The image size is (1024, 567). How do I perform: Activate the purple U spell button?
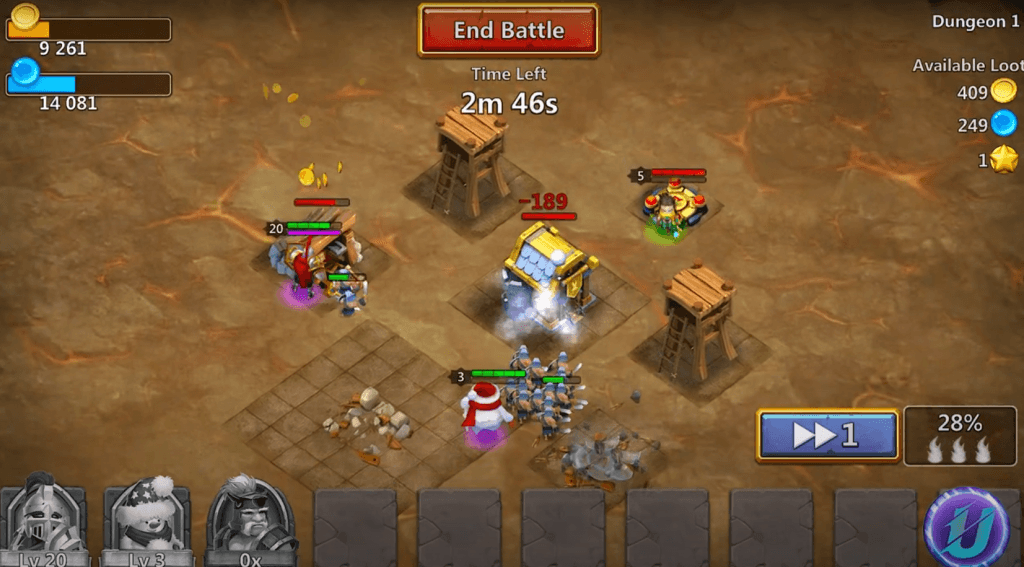(x=968, y=526)
